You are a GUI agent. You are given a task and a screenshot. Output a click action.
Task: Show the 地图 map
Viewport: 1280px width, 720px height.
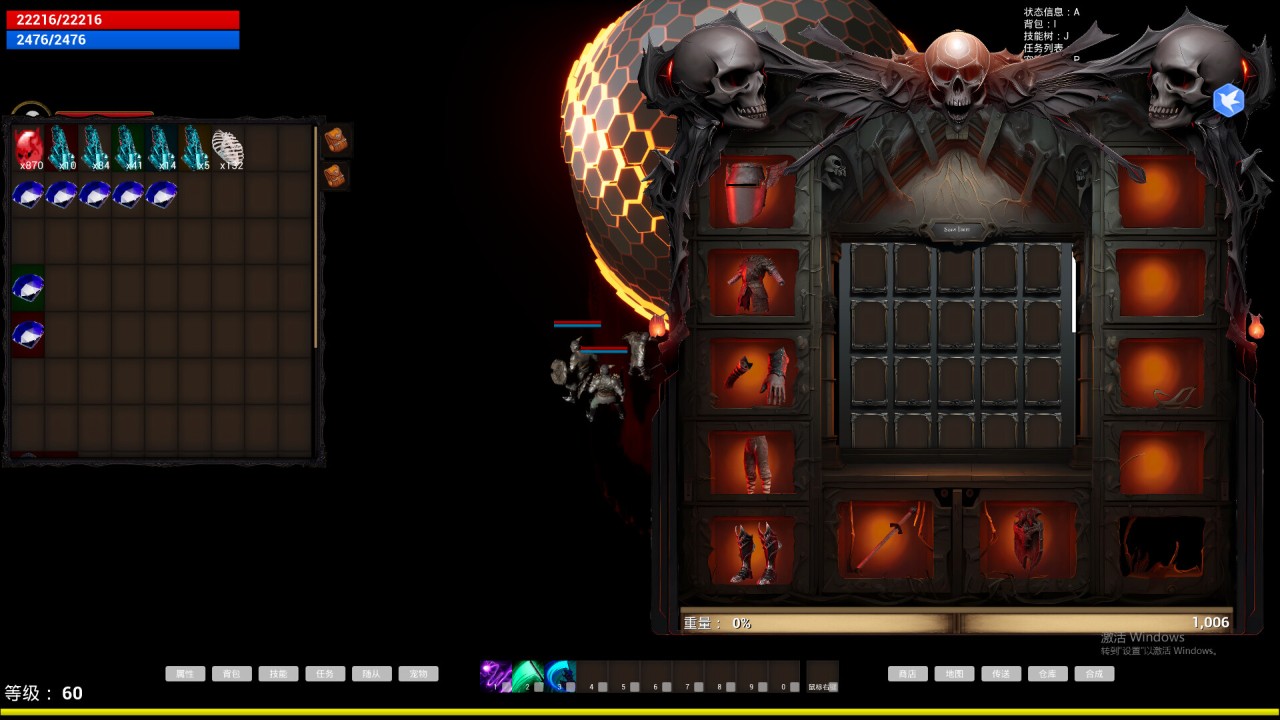(x=954, y=674)
